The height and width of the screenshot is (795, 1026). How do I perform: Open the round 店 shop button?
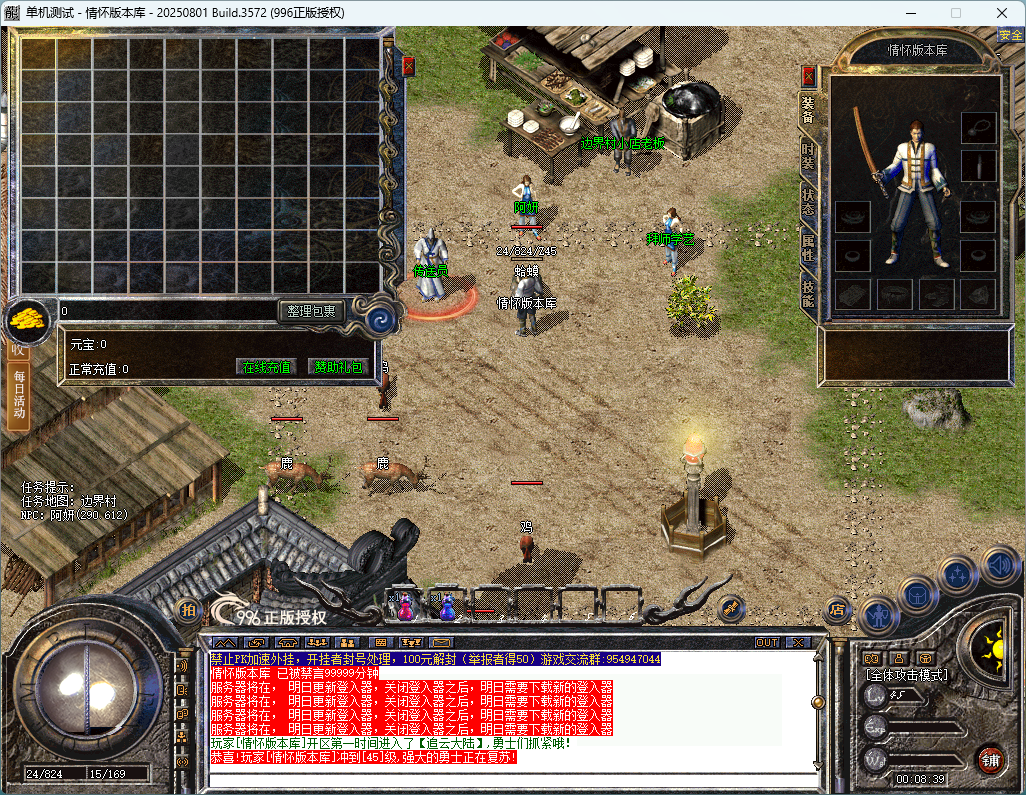pyautogui.click(x=838, y=608)
